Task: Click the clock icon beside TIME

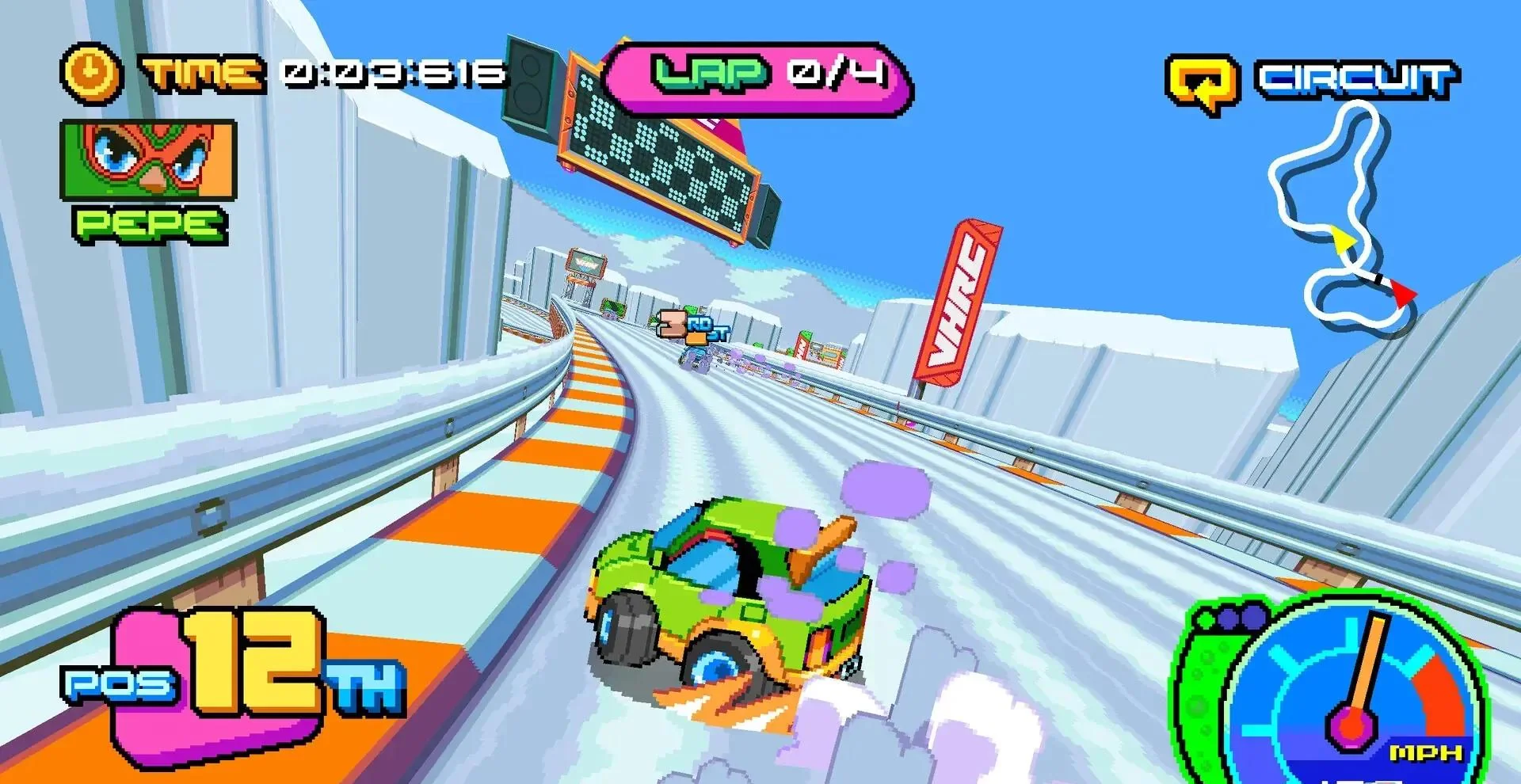Action: pos(90,70)
